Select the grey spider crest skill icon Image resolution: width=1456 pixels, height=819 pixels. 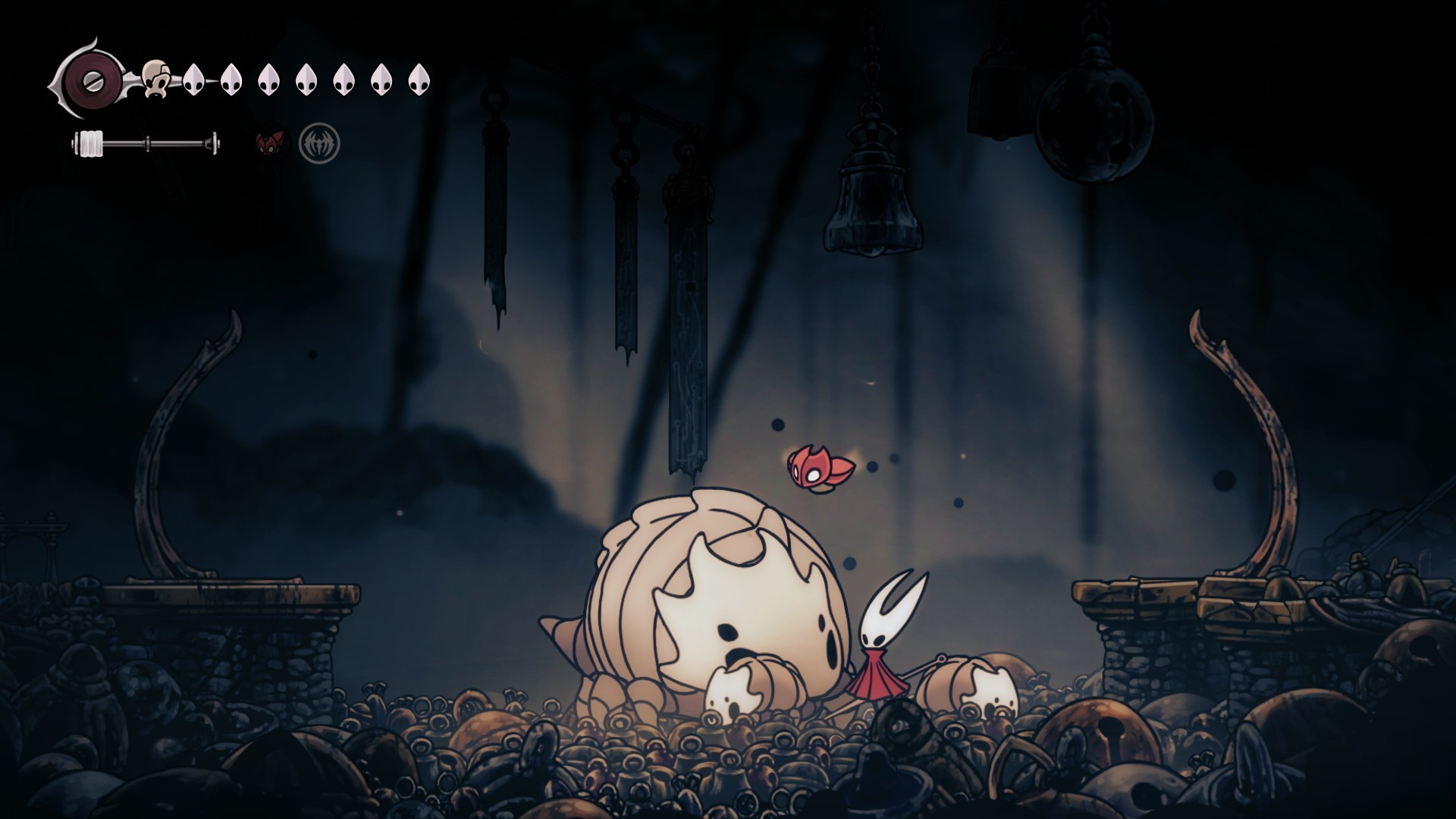319,143
